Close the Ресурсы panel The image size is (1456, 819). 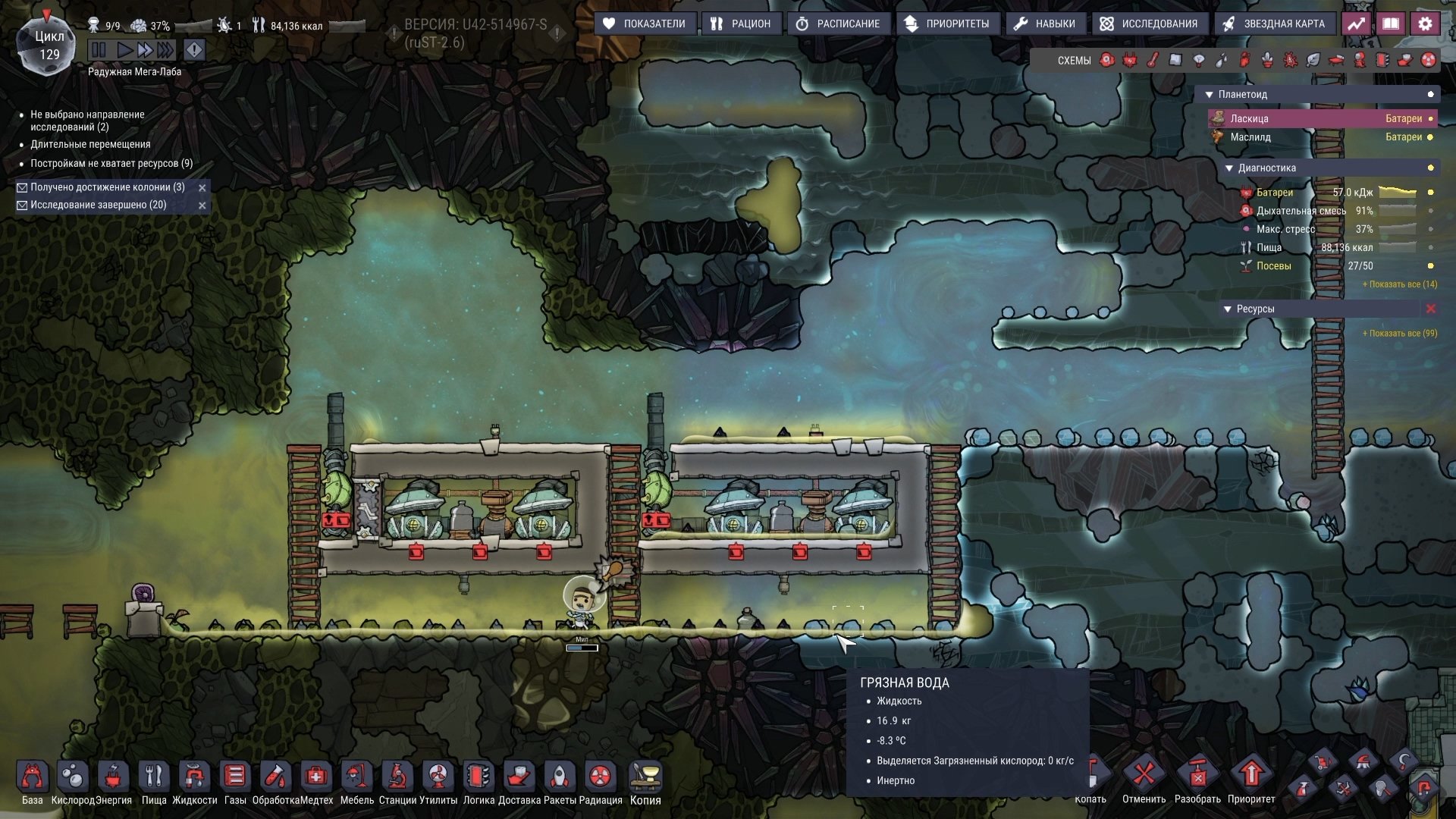[1431, 309]
